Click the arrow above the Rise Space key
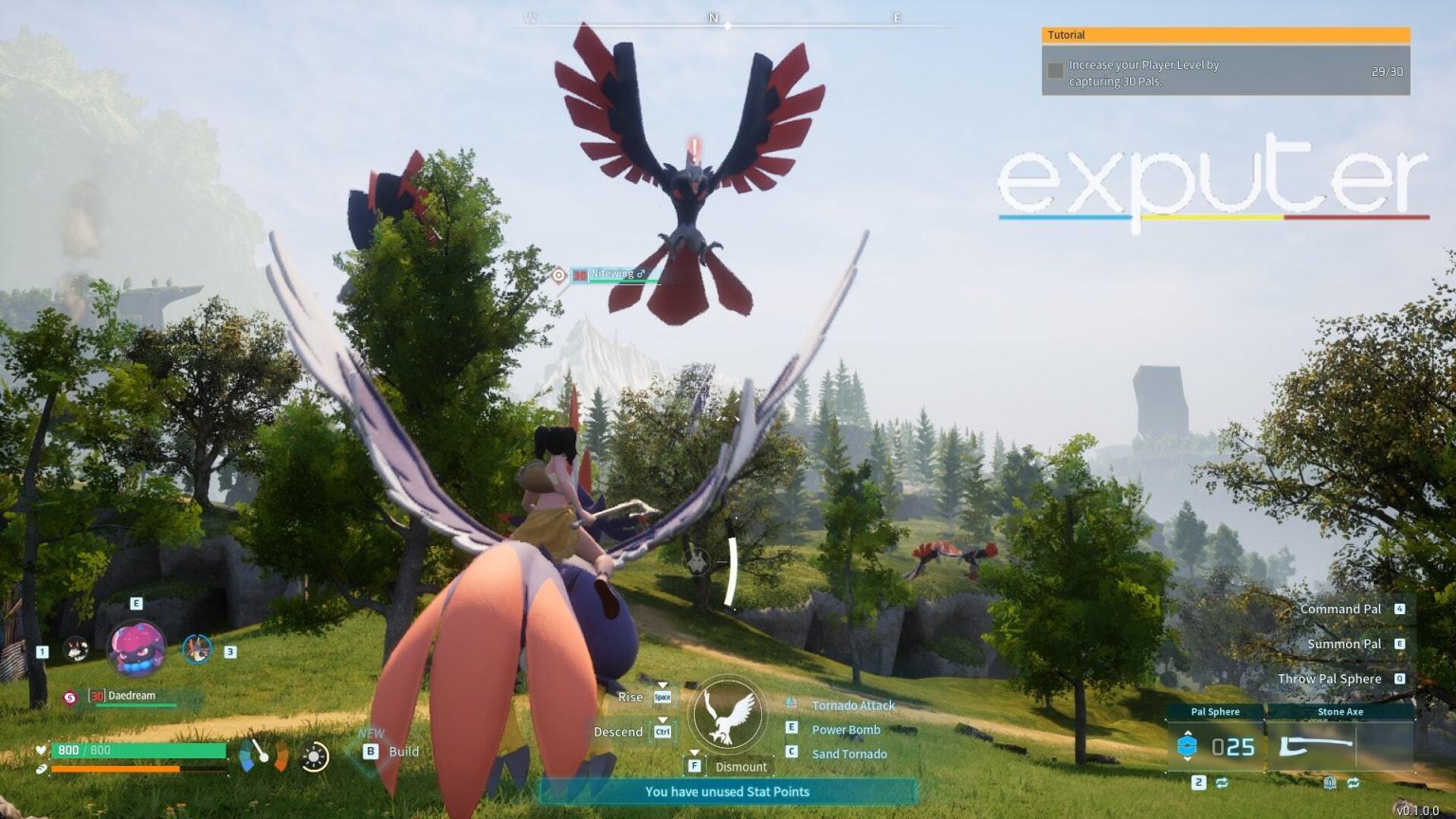 point(663,684)
